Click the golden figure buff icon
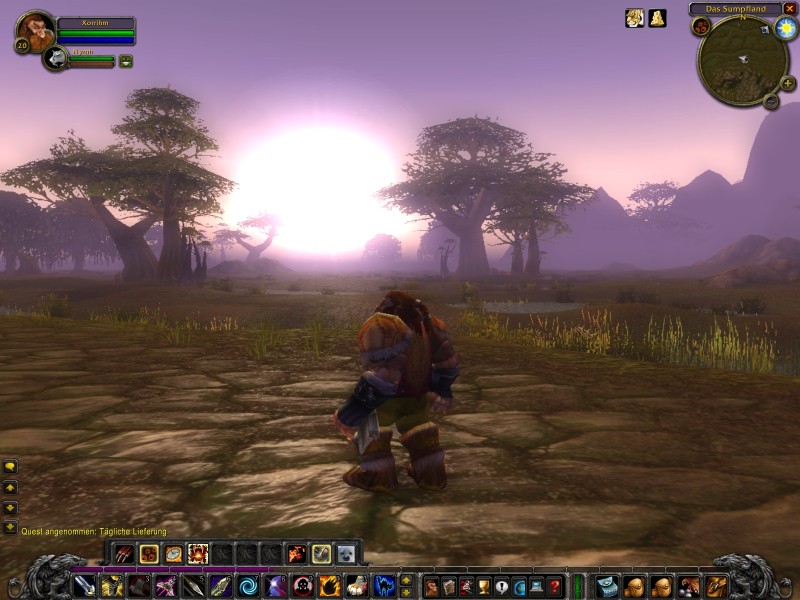 [x=657, y=18]
